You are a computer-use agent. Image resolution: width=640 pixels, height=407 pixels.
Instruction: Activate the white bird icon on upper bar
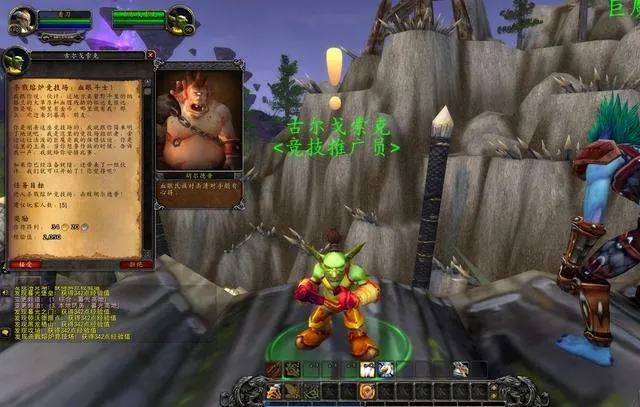click(x=385, y=370)
